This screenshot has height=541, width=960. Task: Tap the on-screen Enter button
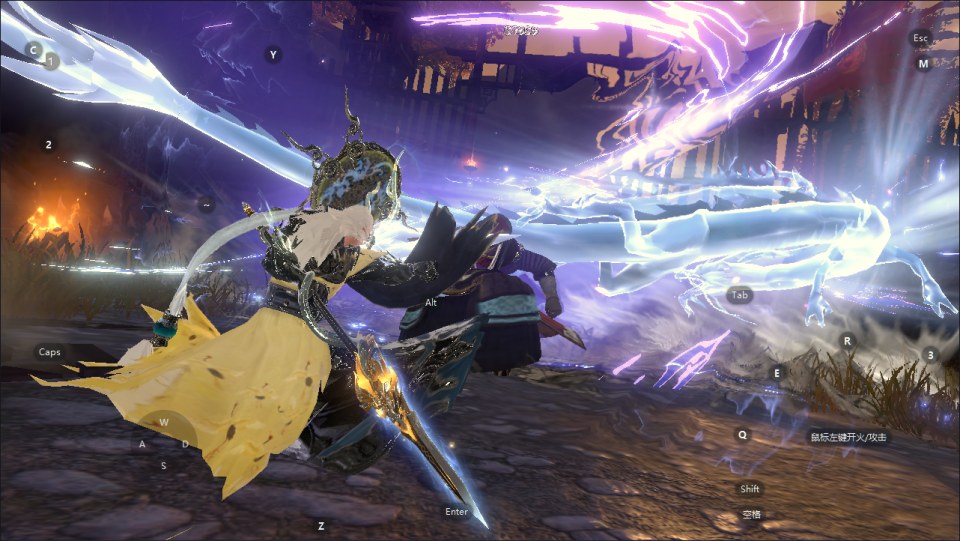[456, 512]
